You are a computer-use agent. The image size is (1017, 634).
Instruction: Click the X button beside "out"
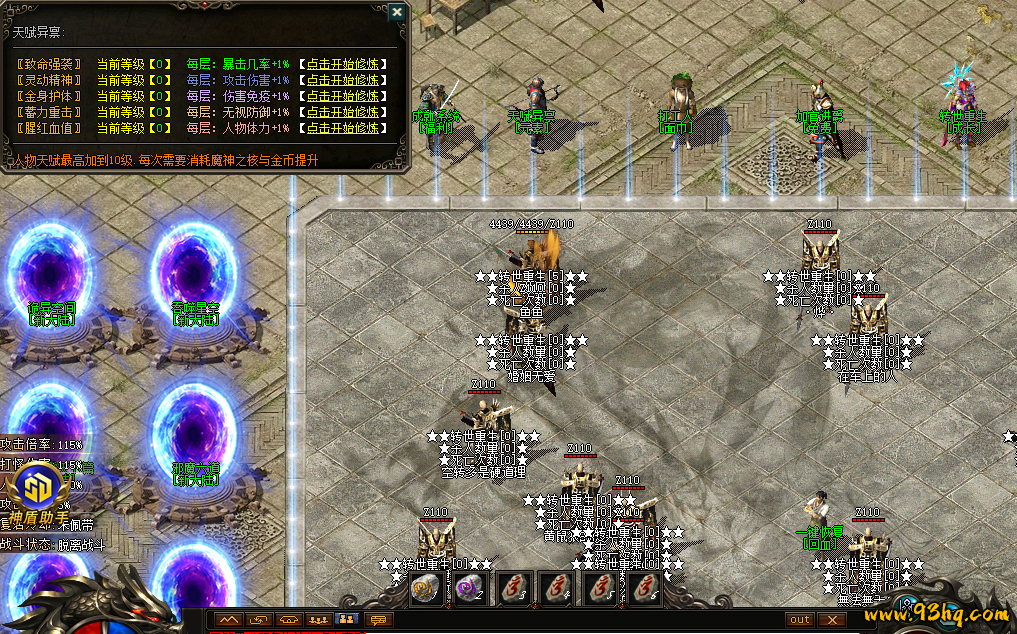coord(832,620)
